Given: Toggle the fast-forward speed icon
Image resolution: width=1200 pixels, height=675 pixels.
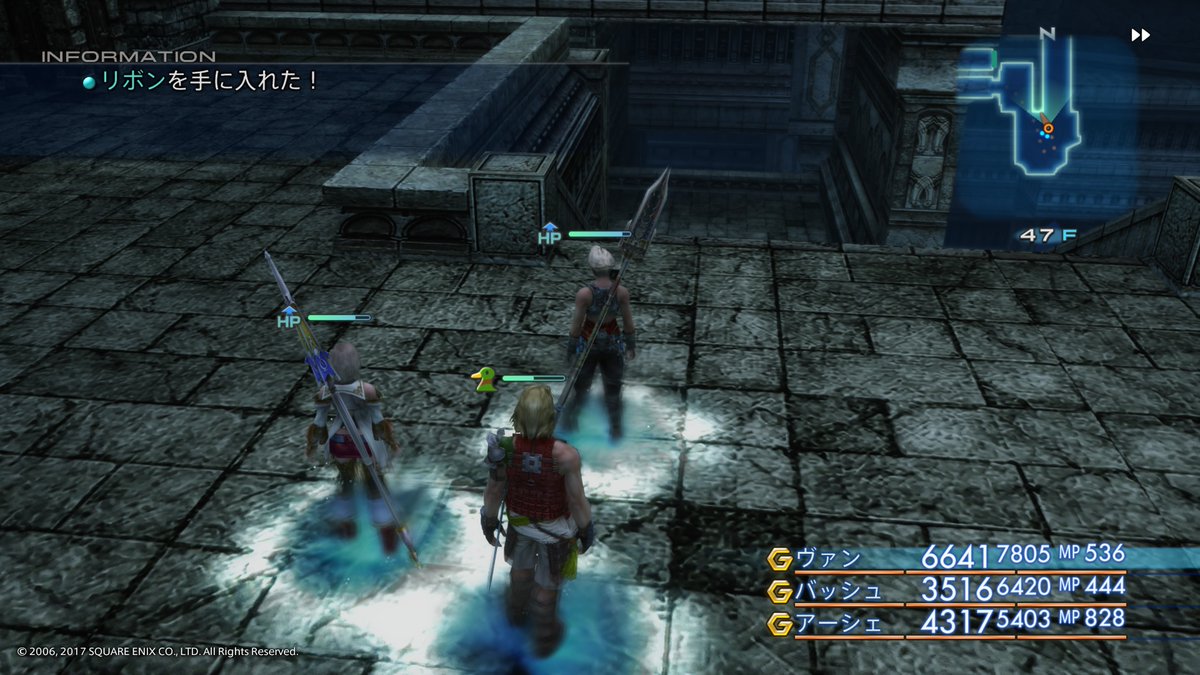Looking at the screenshot, I should click(x=1140, y=35).
